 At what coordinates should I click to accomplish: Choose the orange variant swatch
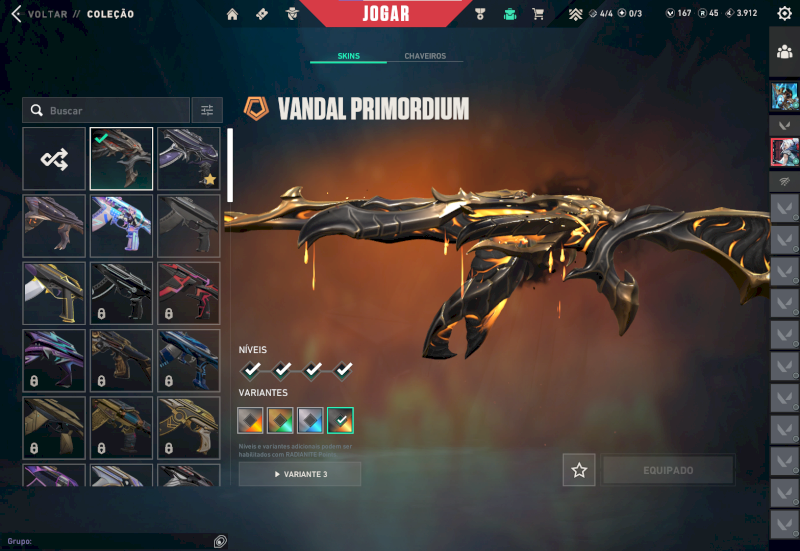point(251,420)
